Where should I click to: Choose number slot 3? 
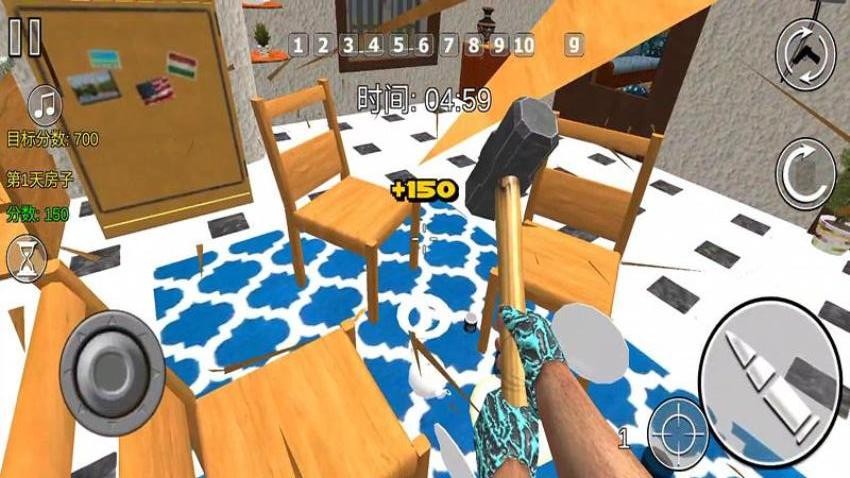coord(348,45)
